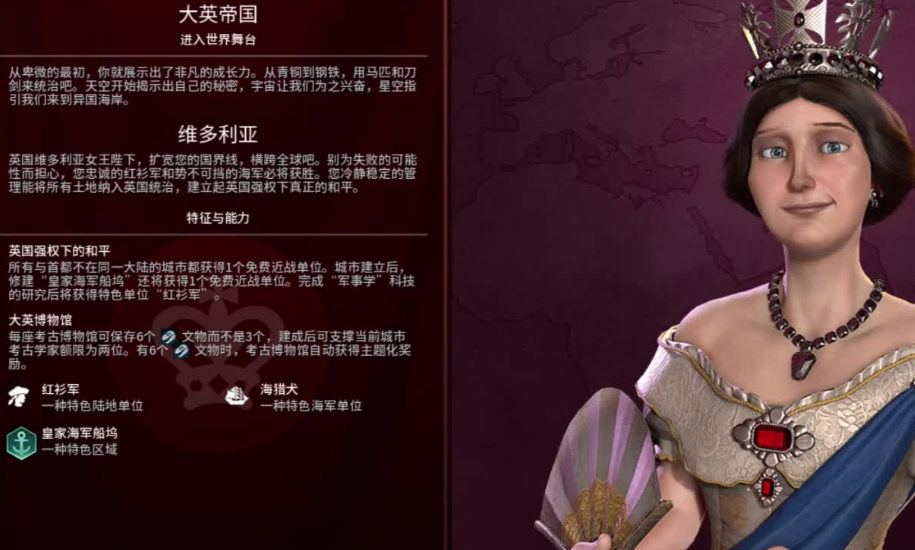This screenshot has width=915, height=550.
Task: Select the Royal Navy Dockyard district icon
Action: point(20,441)
